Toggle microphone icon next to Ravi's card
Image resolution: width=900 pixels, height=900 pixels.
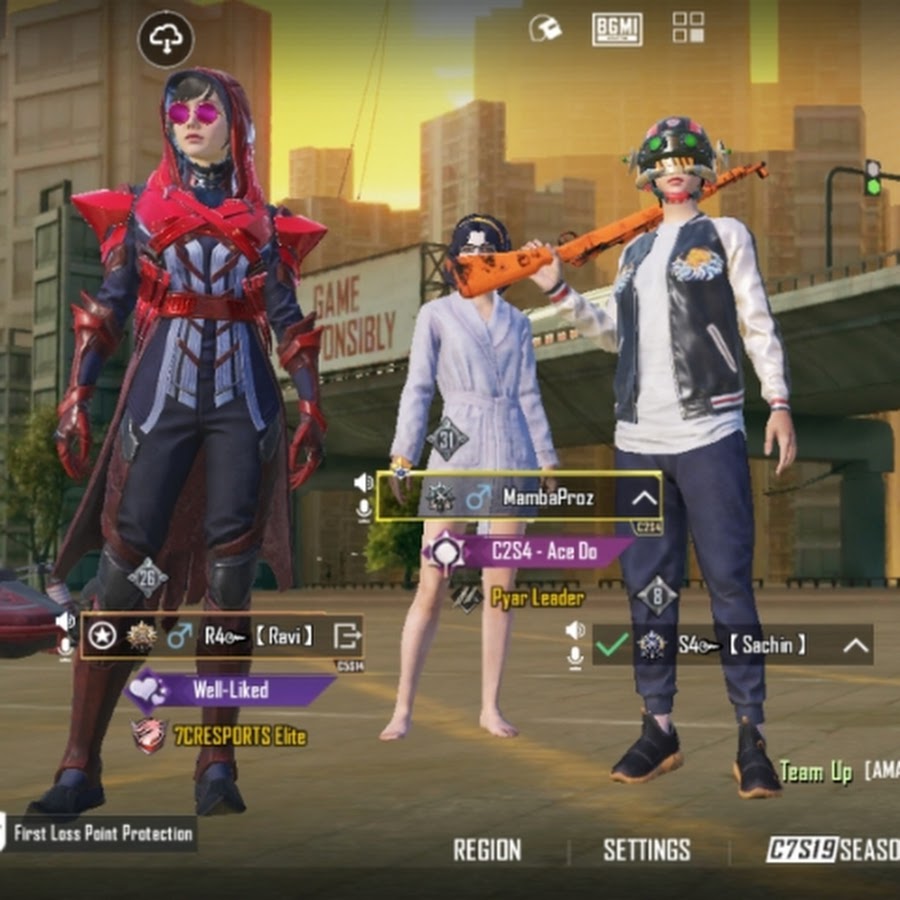[x=65, y=648]
